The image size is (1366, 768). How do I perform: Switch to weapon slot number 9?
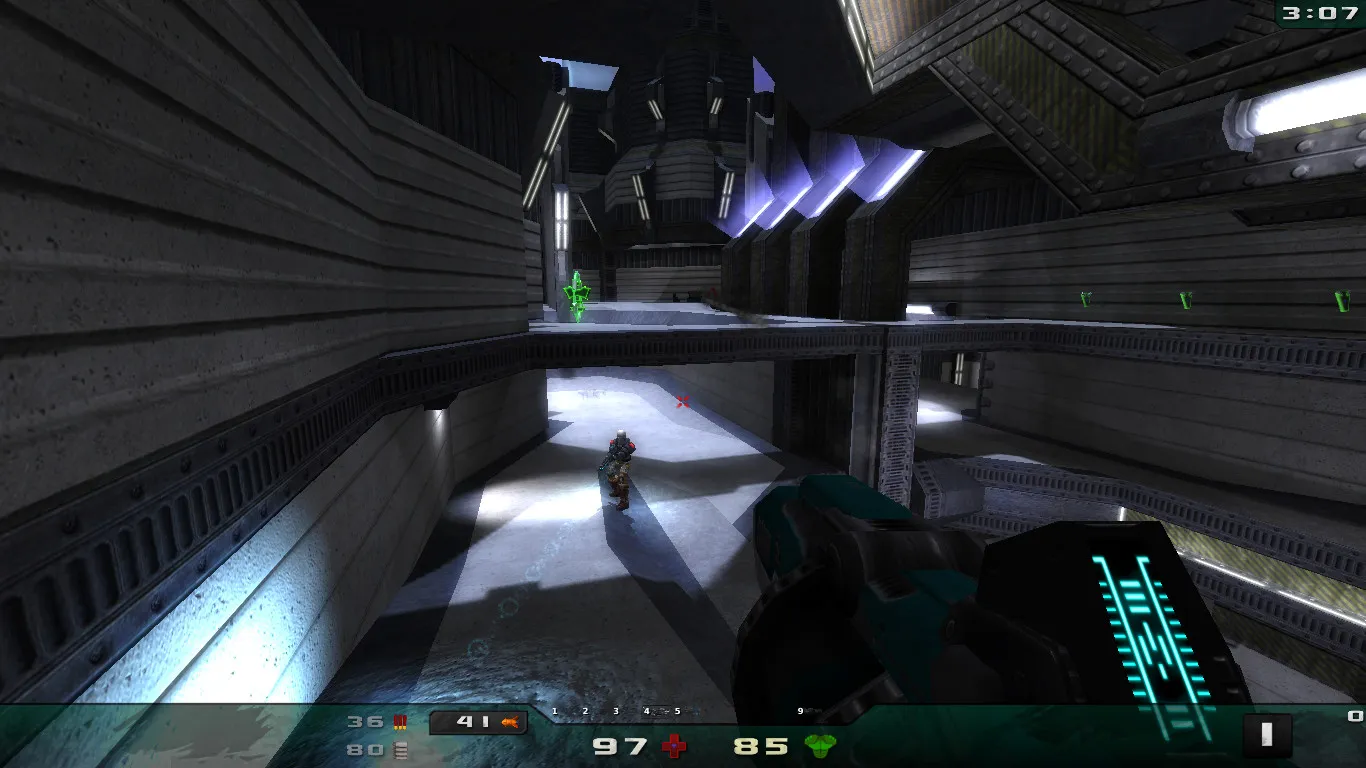point(800,712)
